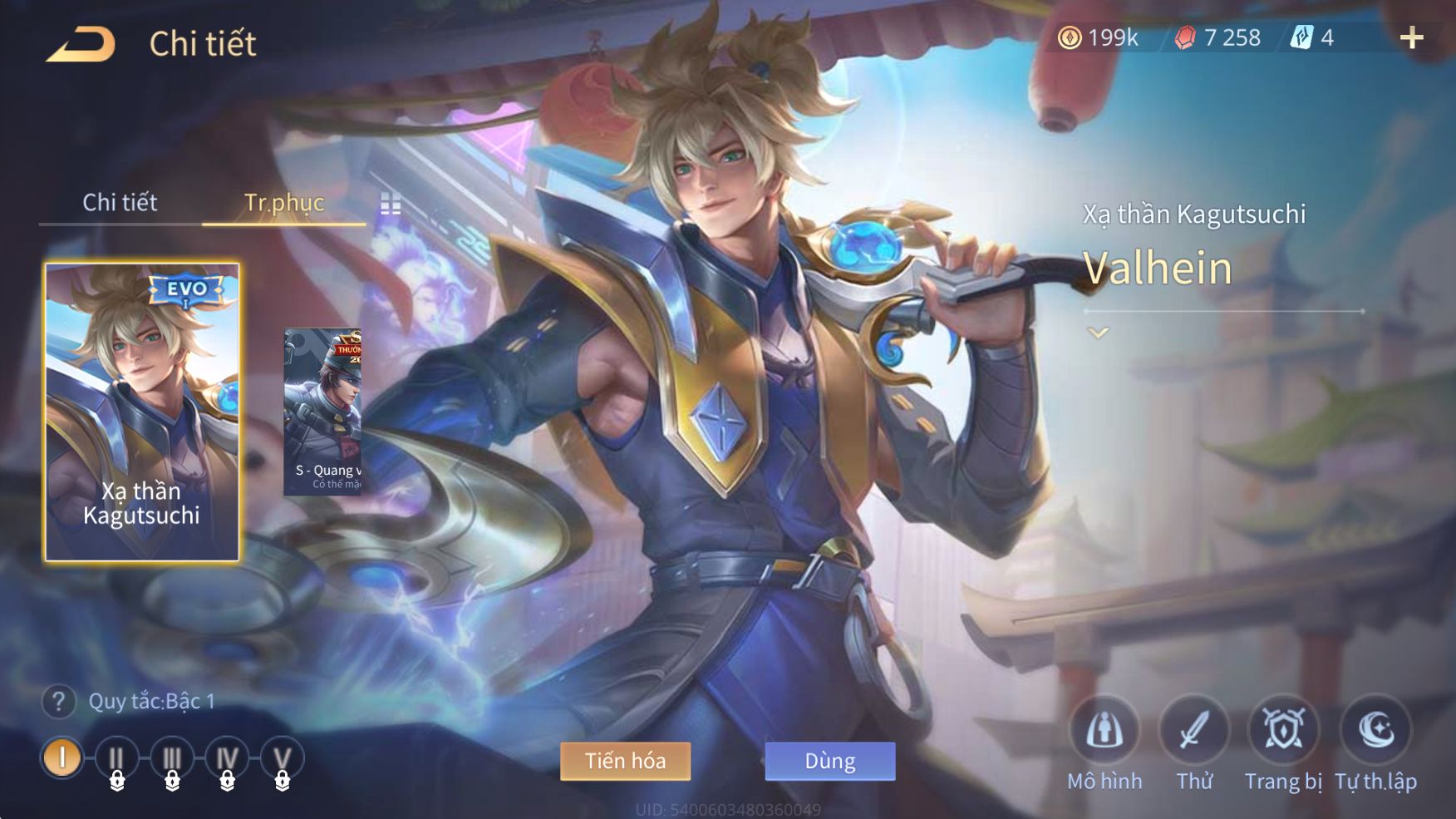Choose the S - Quang skin card
The image size is (1456, 819).
(x=323, y=412)
